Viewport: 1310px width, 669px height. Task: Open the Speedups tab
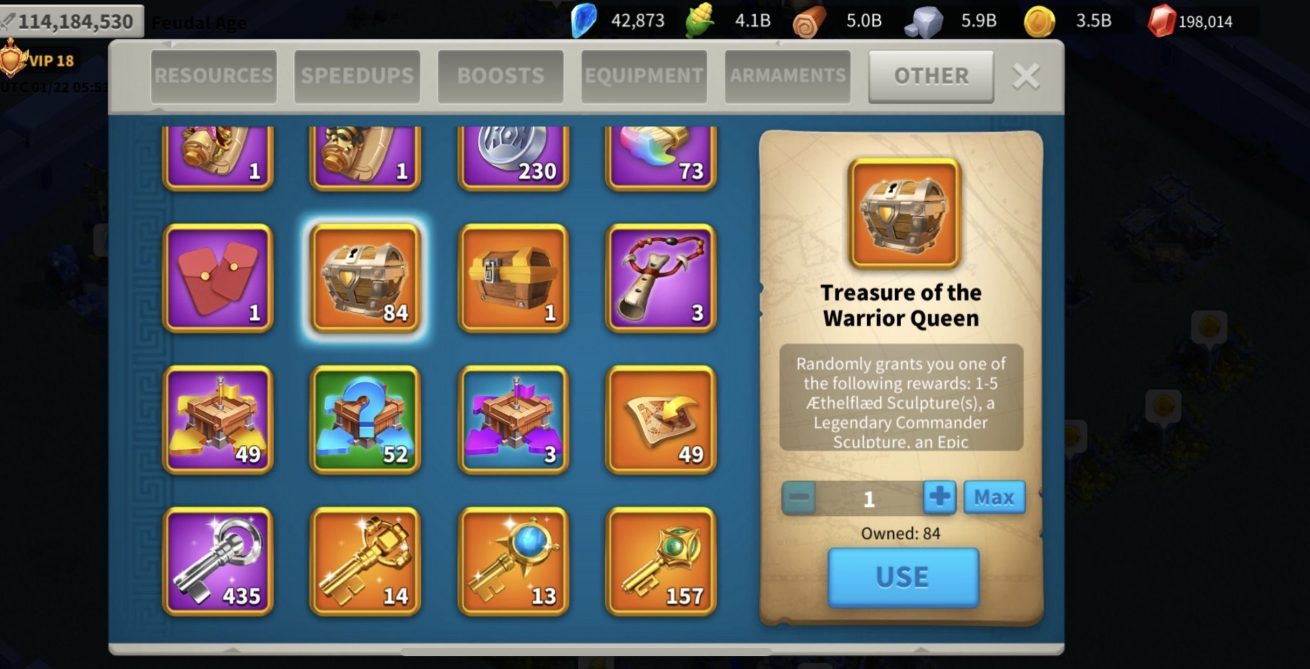click(357, 76)
